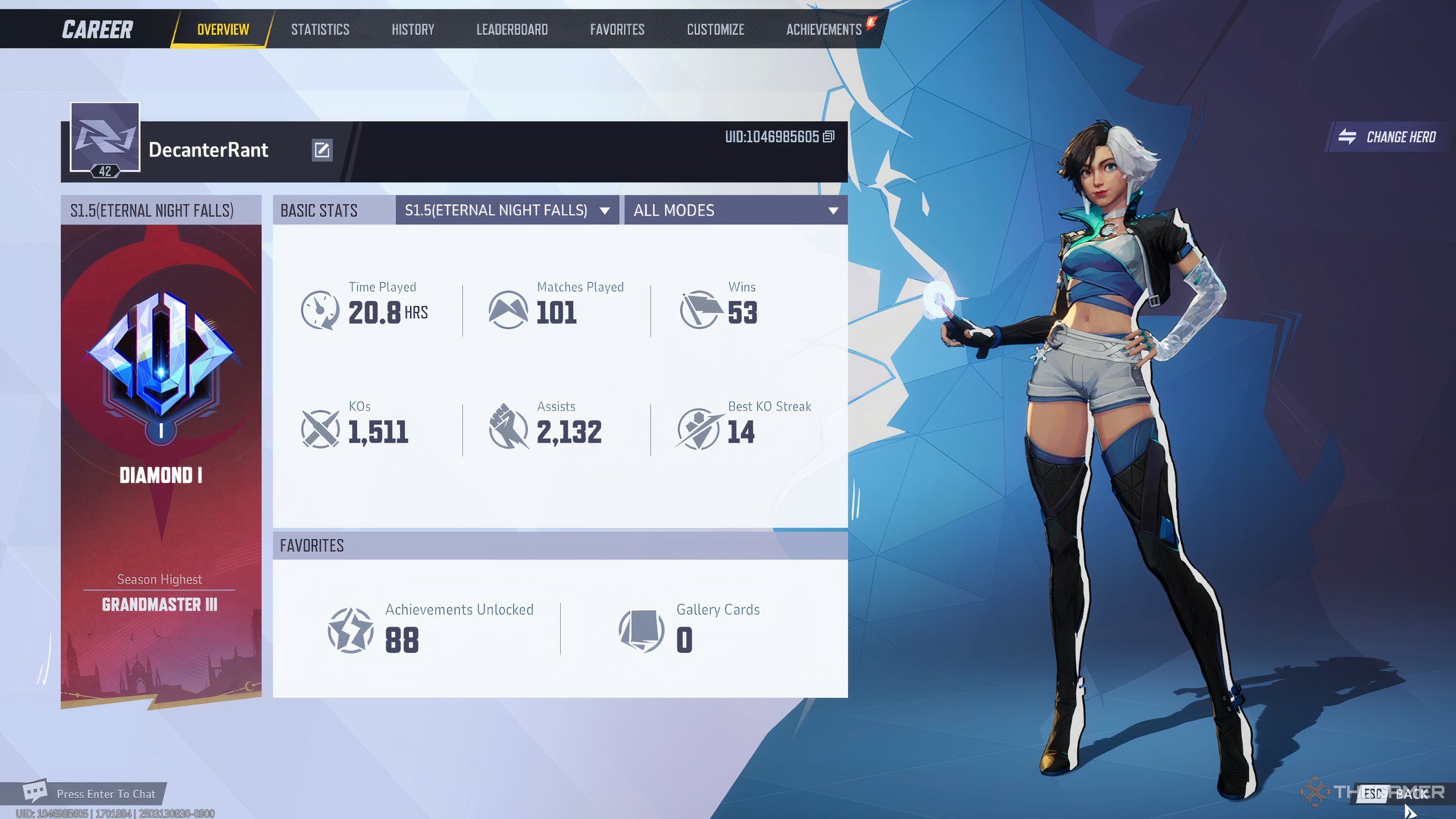Click the Back button
Image resolution: width=1456 pixels, height=819 pixels.
[1400, 793]
